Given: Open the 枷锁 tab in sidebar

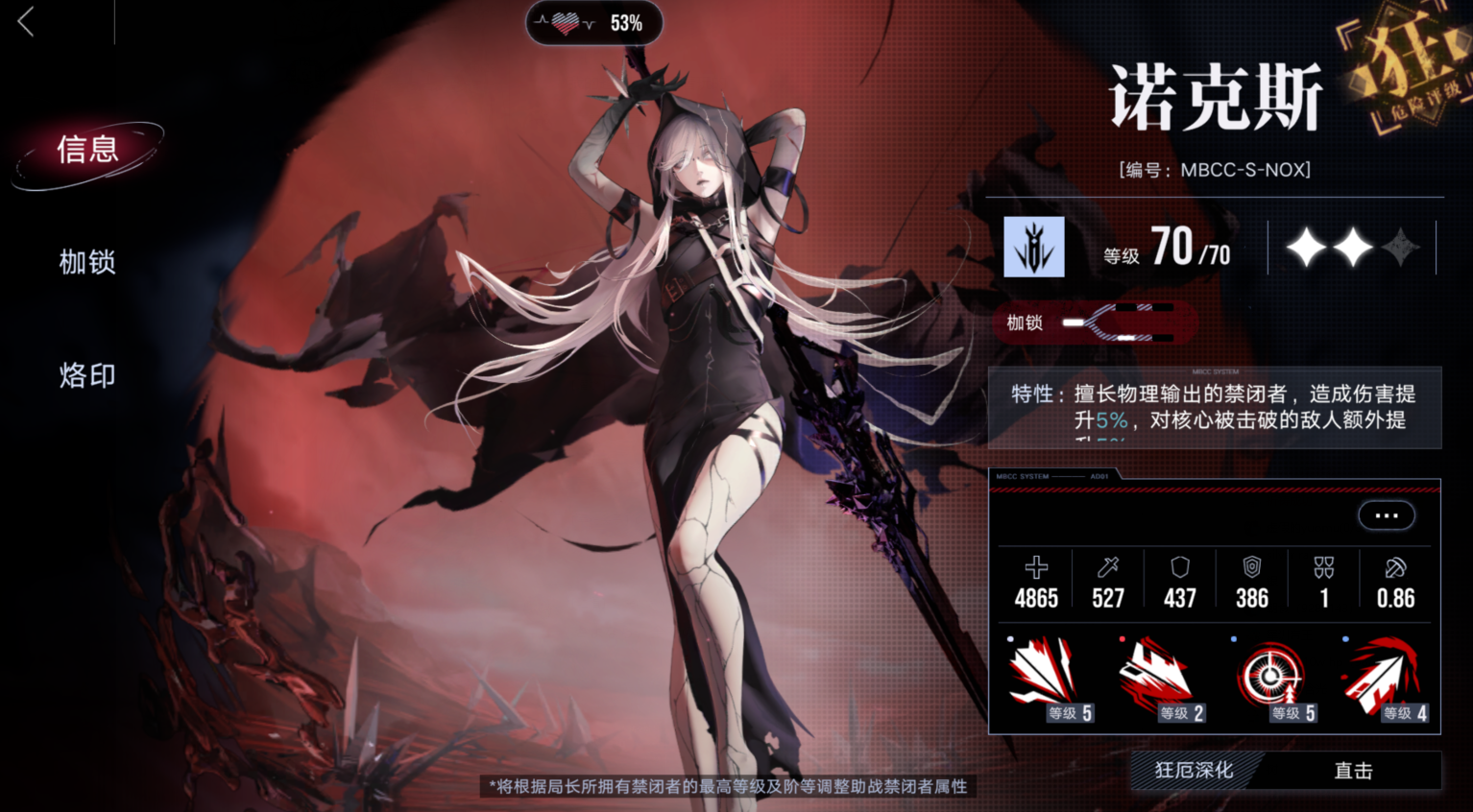Looking at the screenshot, I should click(x=87, y=262).
